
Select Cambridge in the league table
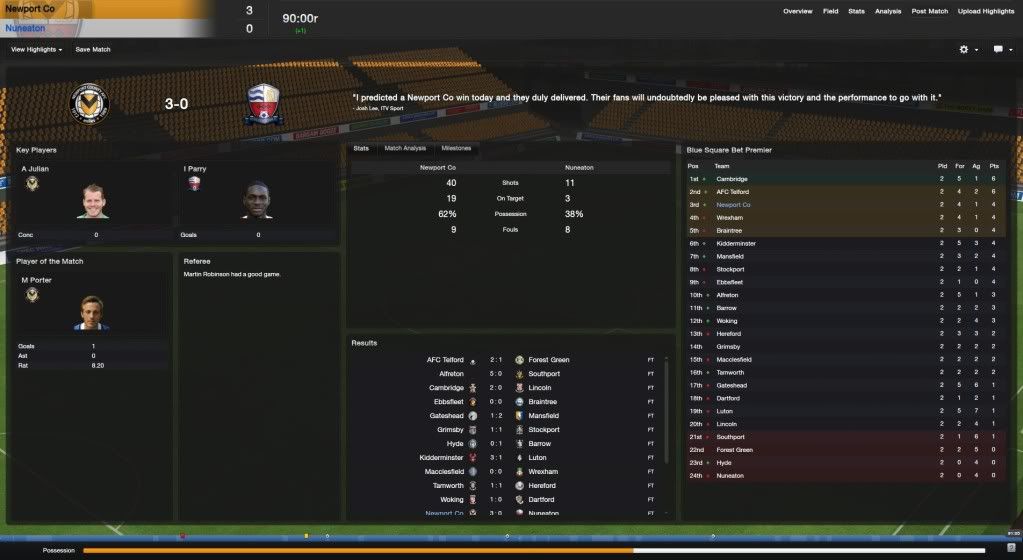click(731, 179)
